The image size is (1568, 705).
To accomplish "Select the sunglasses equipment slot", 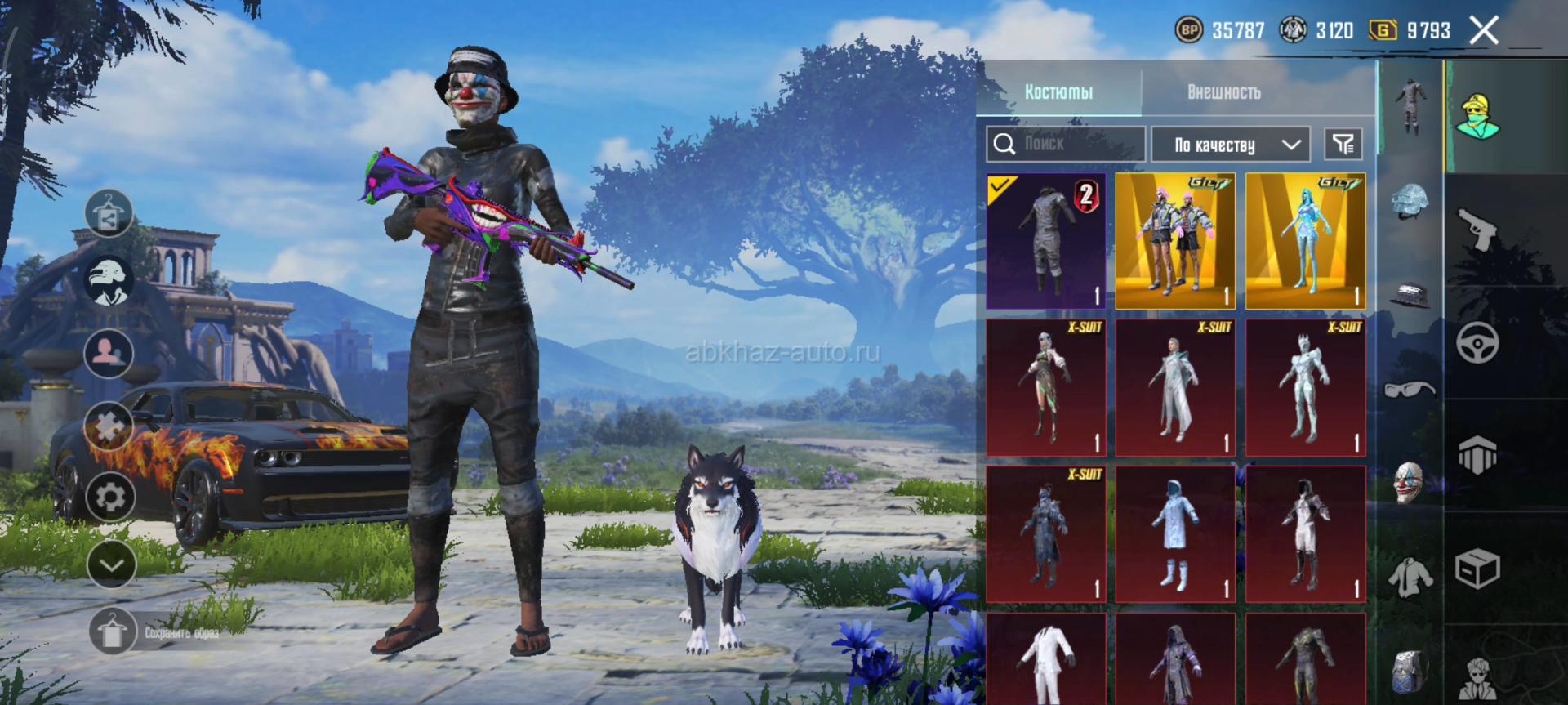I will click(1410, 389).
